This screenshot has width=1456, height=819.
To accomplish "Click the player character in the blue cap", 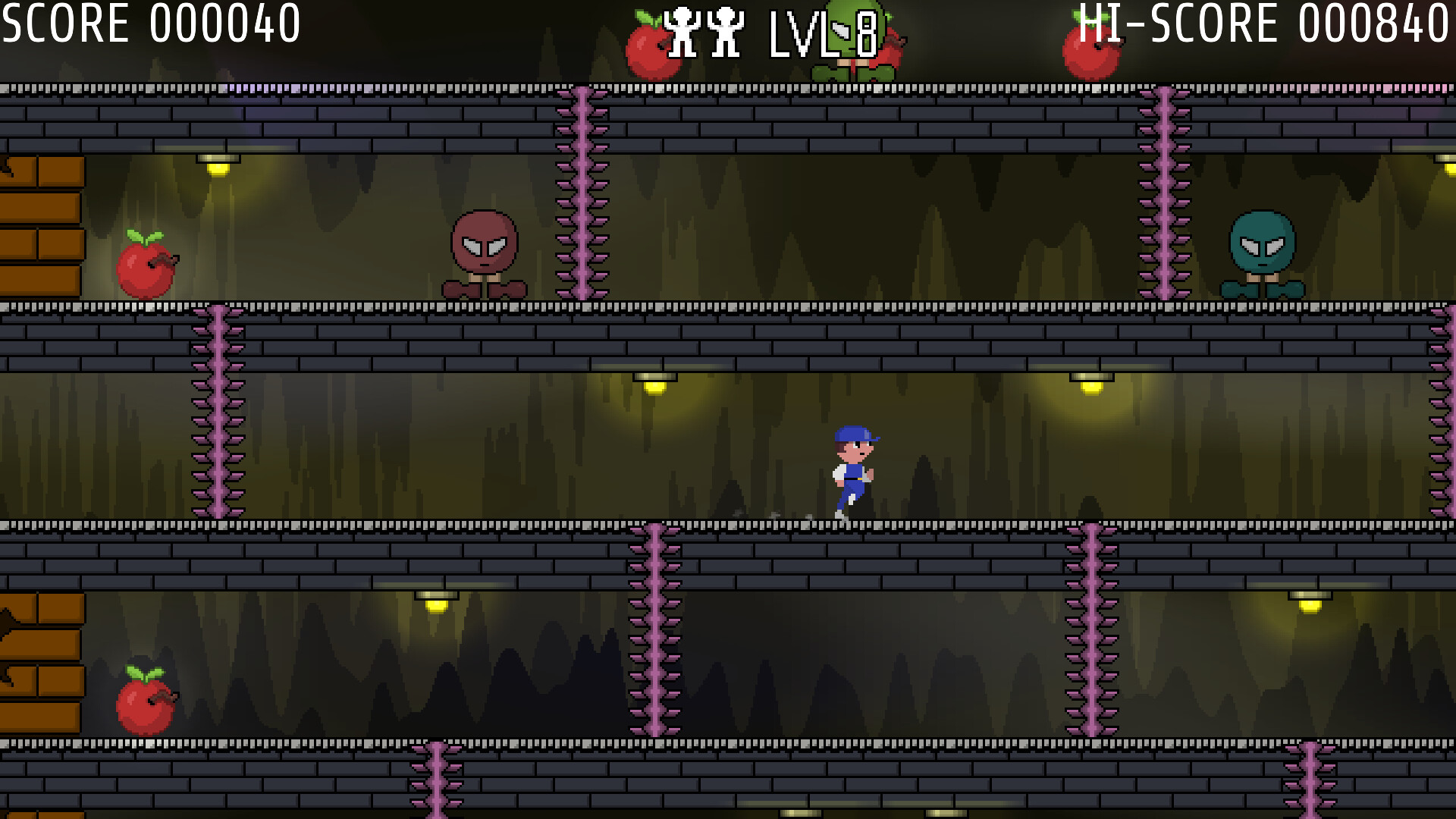I will (x=853, y=470).
